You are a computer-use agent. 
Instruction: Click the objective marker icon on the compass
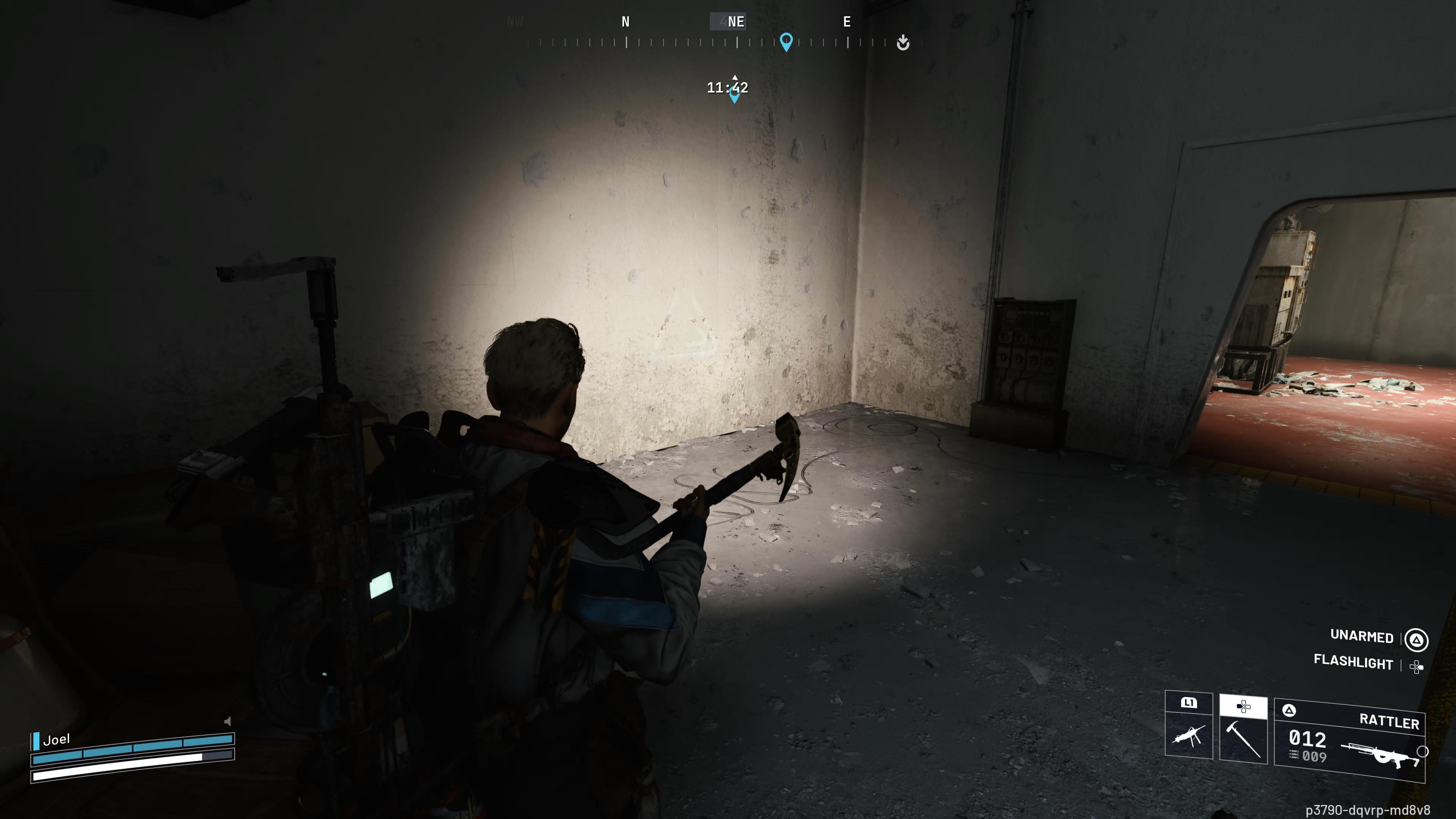(x=903, y=42)
